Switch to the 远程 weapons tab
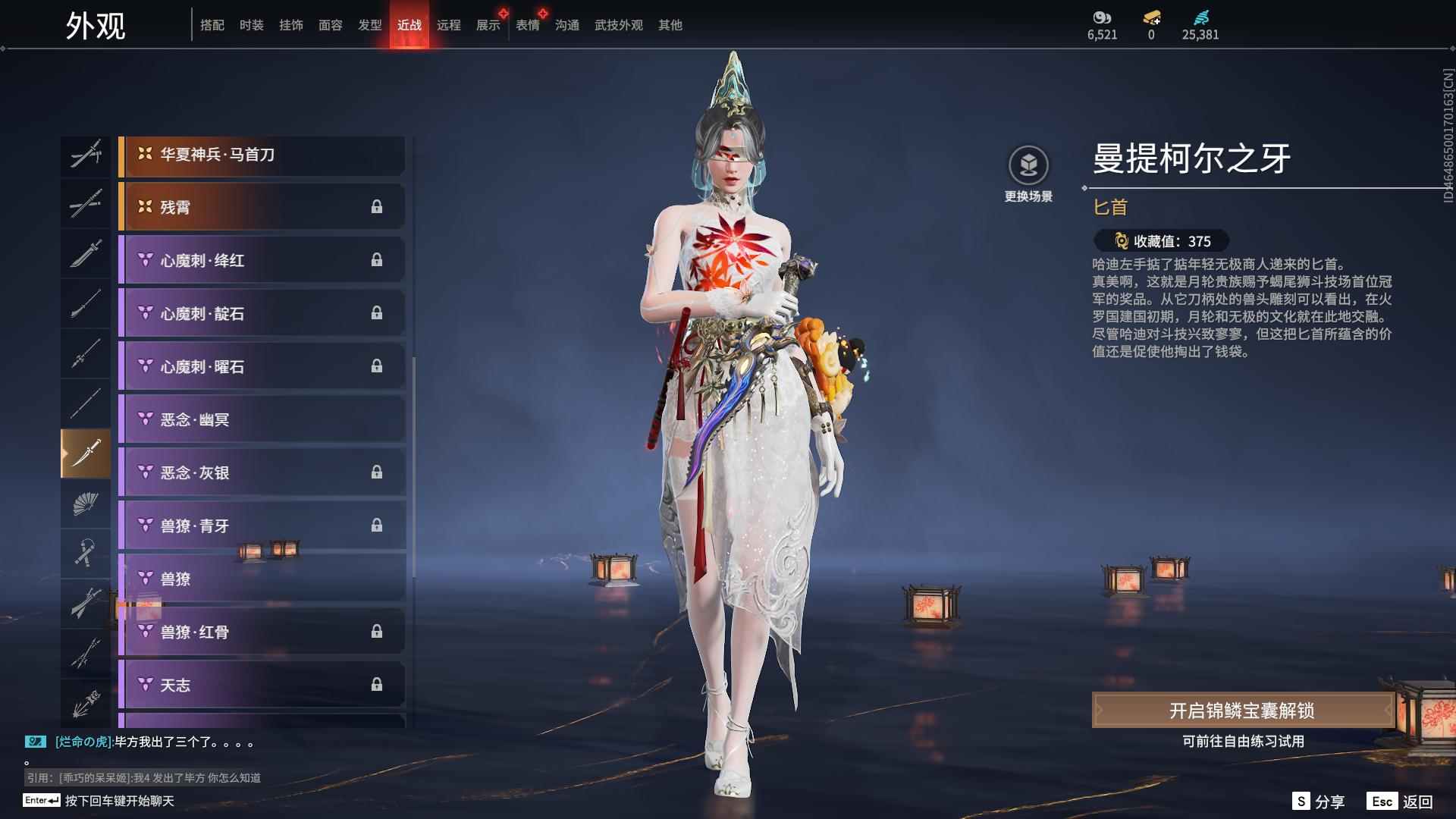Screen dimensions: 1456x819 click(x=450, y=24)
